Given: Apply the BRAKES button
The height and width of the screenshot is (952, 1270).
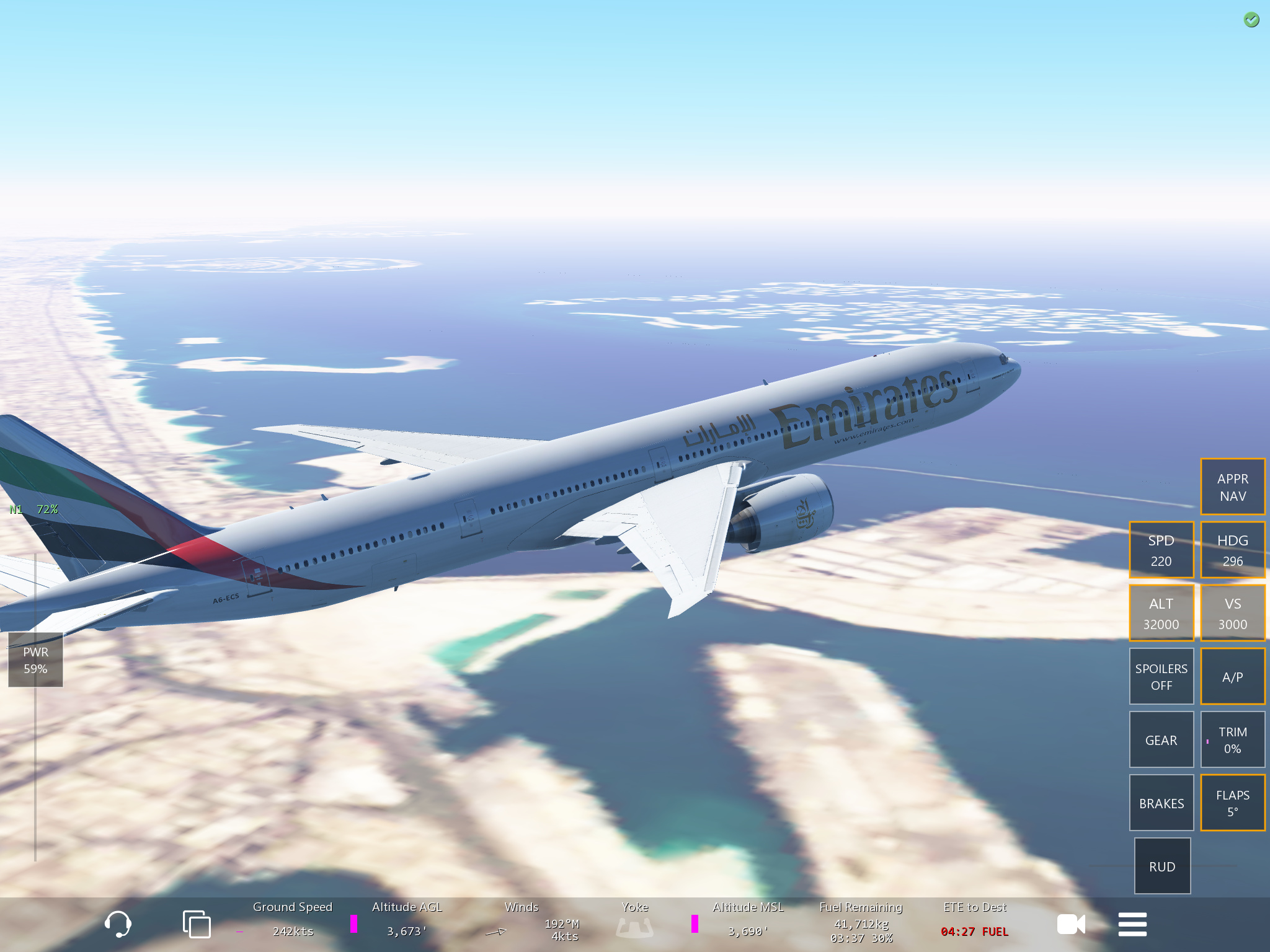Looking at the screenshot, I should point(1161,803).
